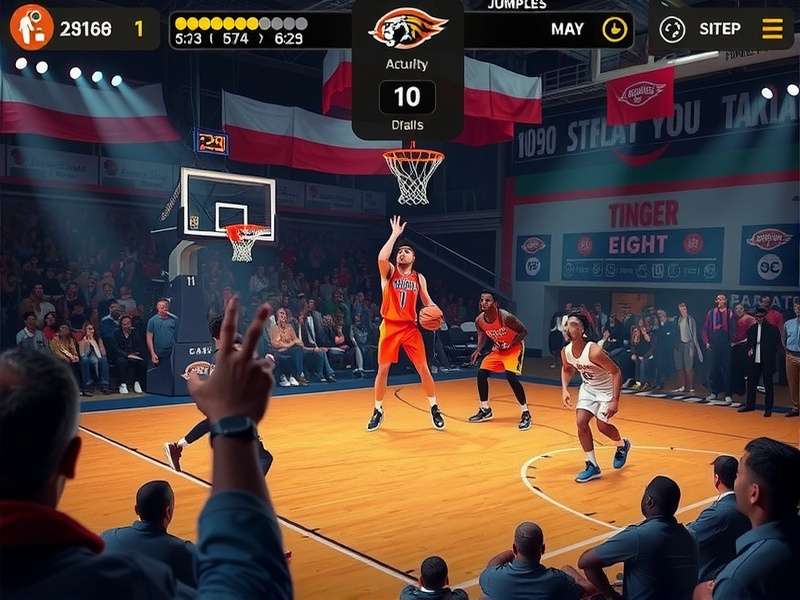The image size is (800, 600).
Task: Open the tiger team logo panel
Action: tap(407, 28)
